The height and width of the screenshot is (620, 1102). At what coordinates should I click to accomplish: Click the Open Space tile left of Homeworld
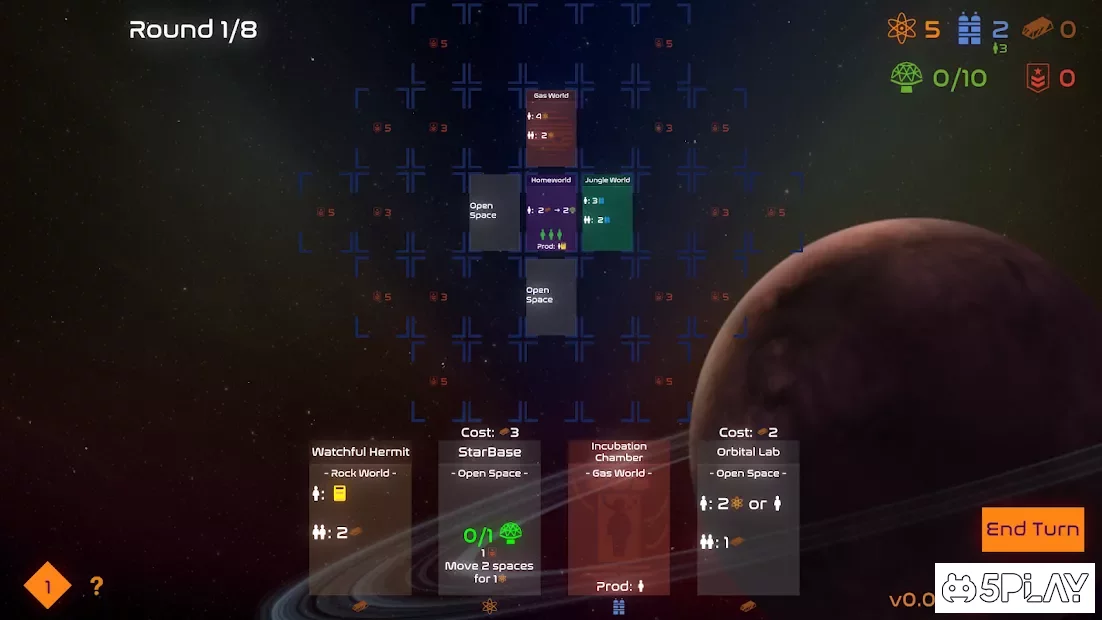(x=494, y=213)
